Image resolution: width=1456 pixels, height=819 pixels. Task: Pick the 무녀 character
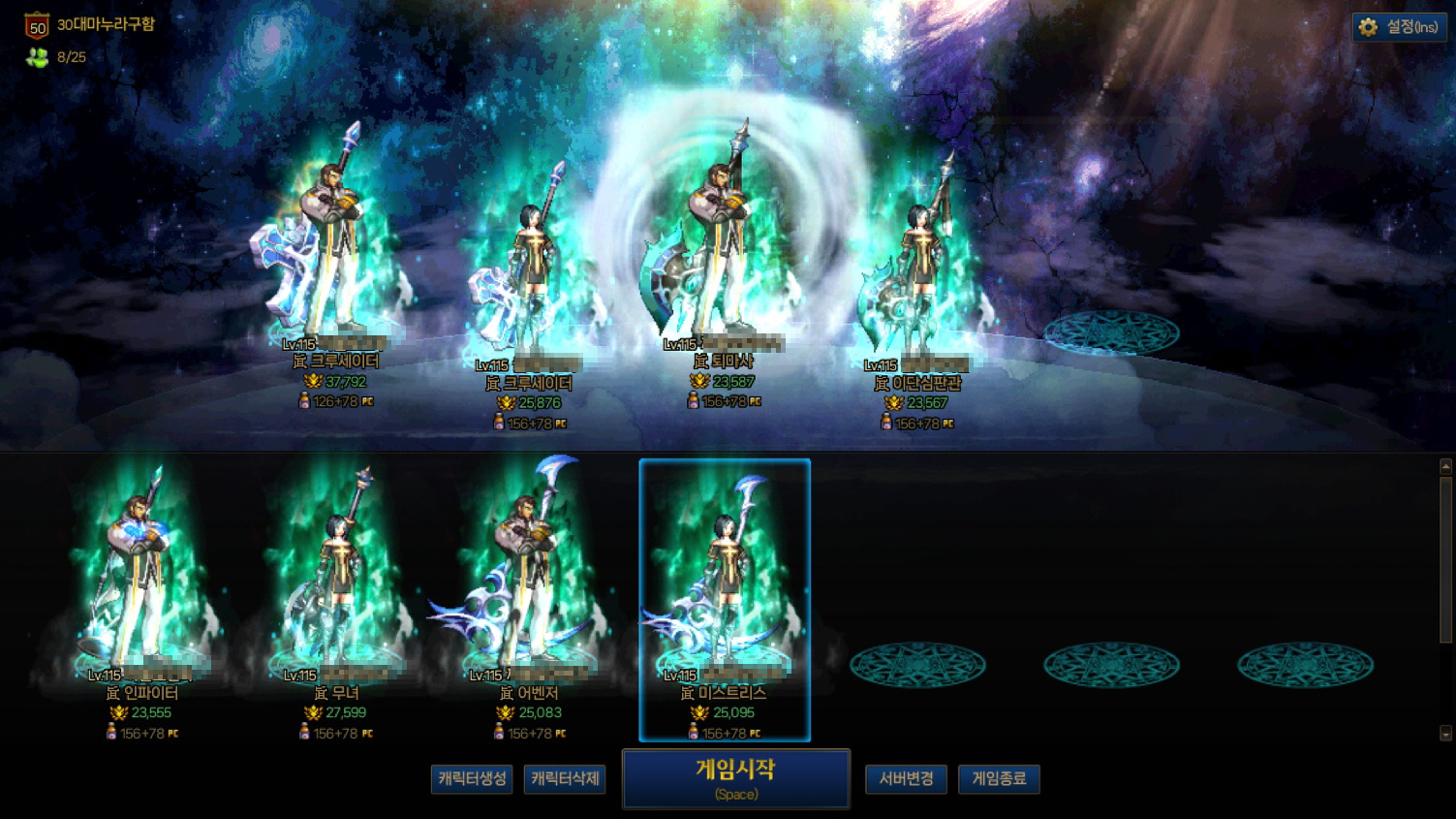click(x=337, y=582)
